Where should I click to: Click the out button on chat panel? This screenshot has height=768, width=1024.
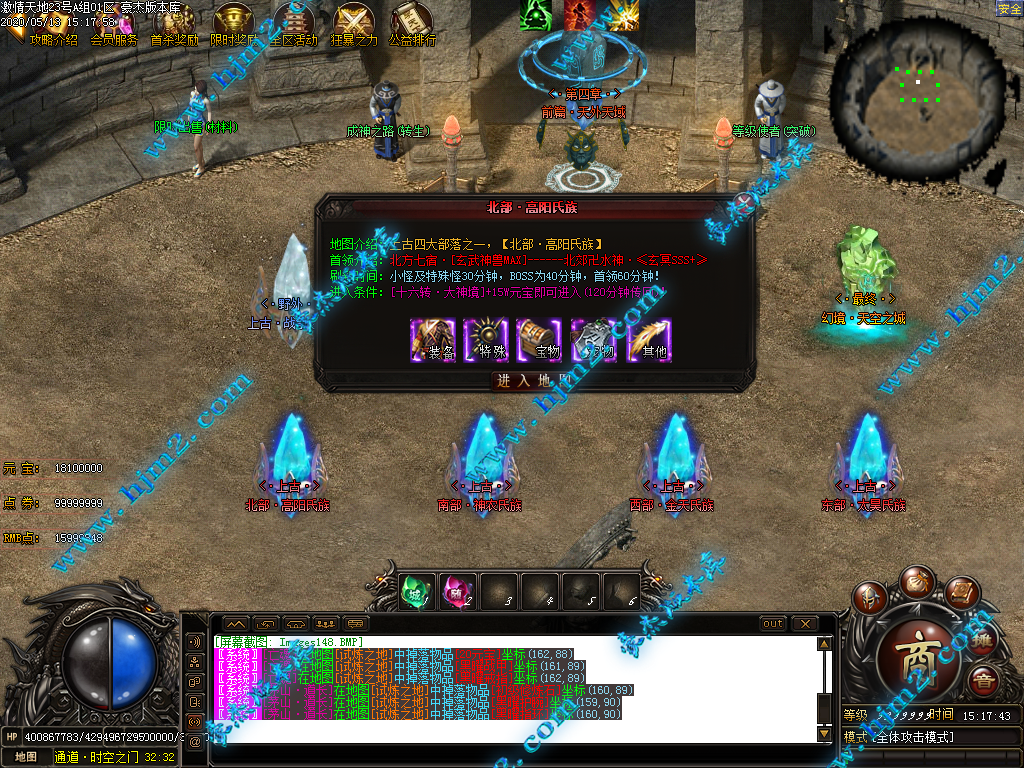click(773, 624)
